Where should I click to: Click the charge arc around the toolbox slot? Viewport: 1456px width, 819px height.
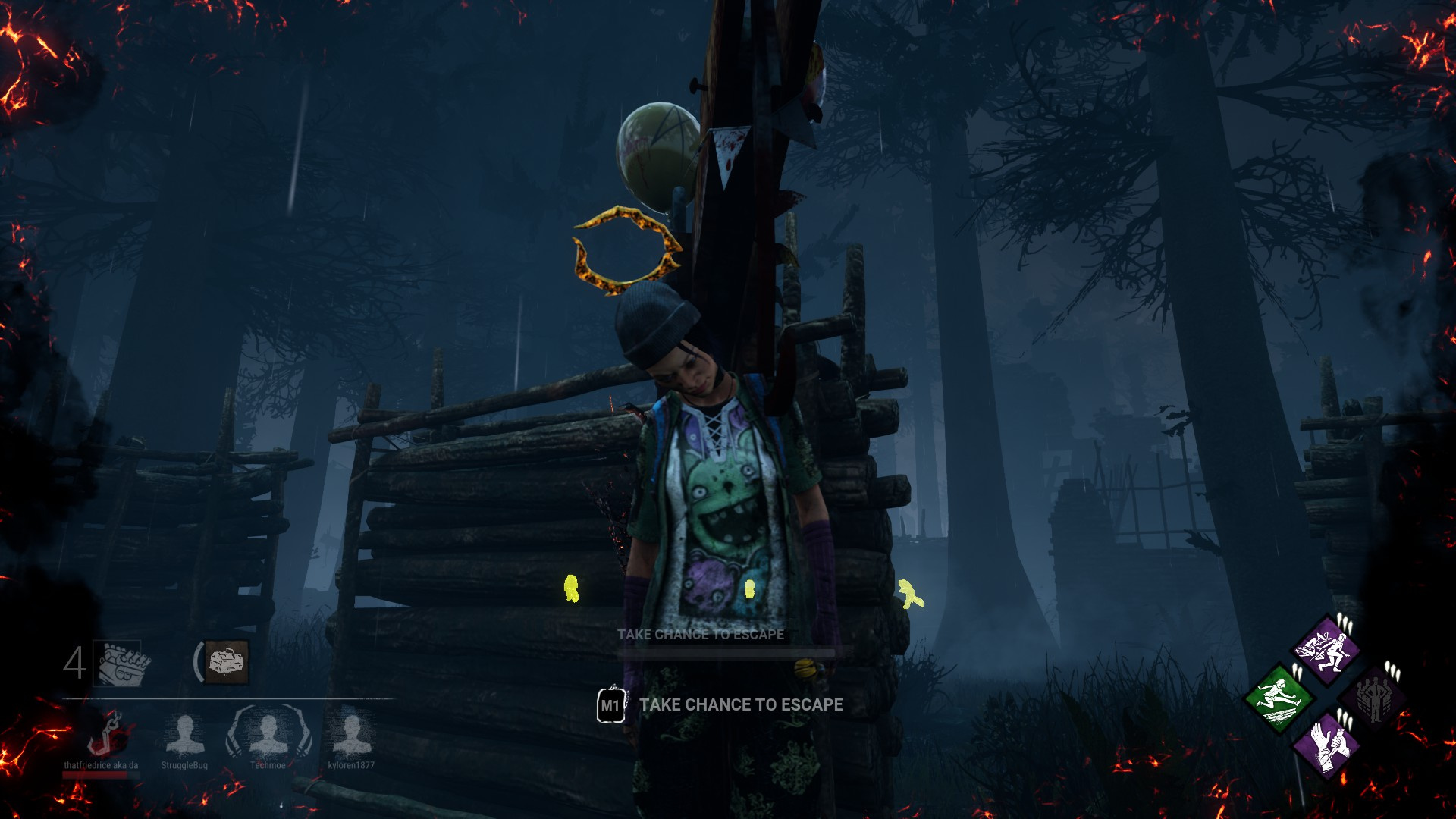coord(199,661)
